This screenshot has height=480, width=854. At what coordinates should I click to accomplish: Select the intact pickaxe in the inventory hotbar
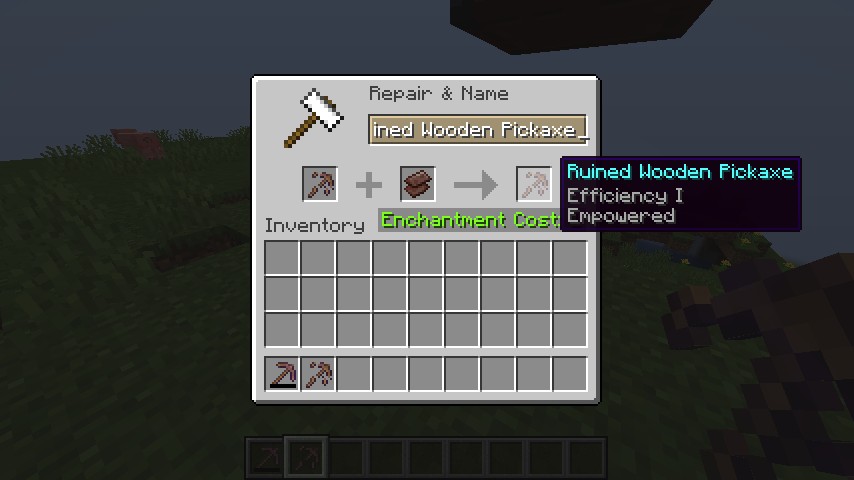283,375
